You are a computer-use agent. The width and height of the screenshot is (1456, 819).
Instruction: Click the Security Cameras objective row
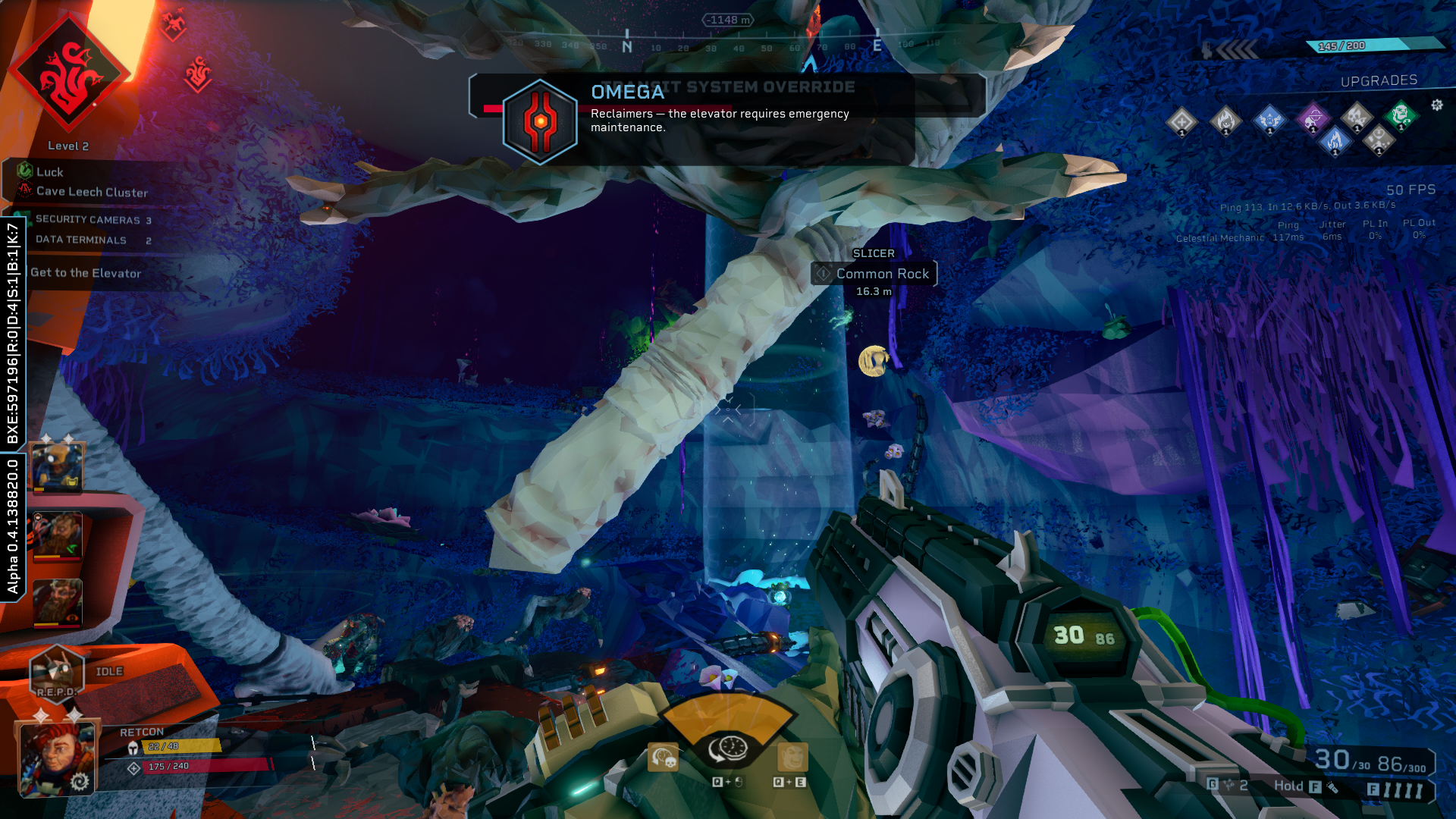point(93,220)
